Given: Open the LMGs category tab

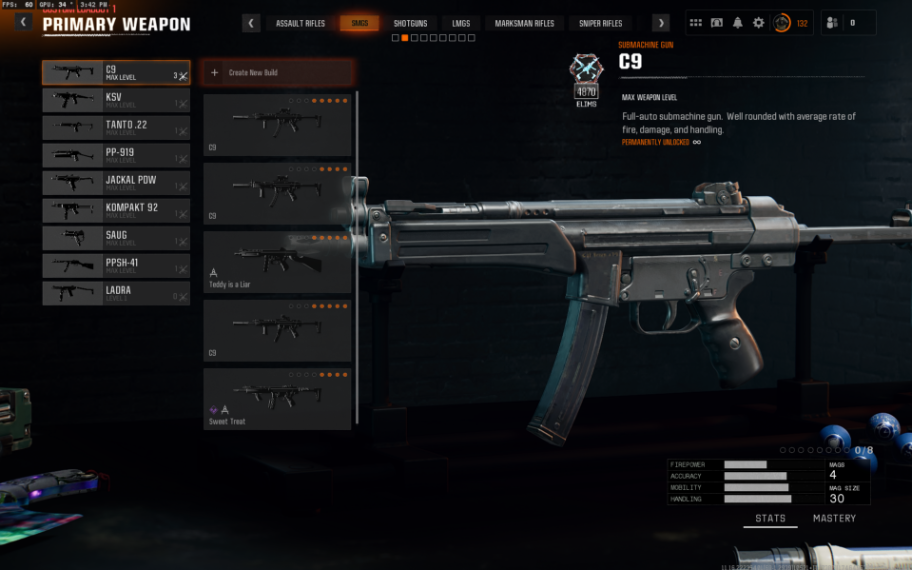Looking at the screenshot, I should (460, 23).
